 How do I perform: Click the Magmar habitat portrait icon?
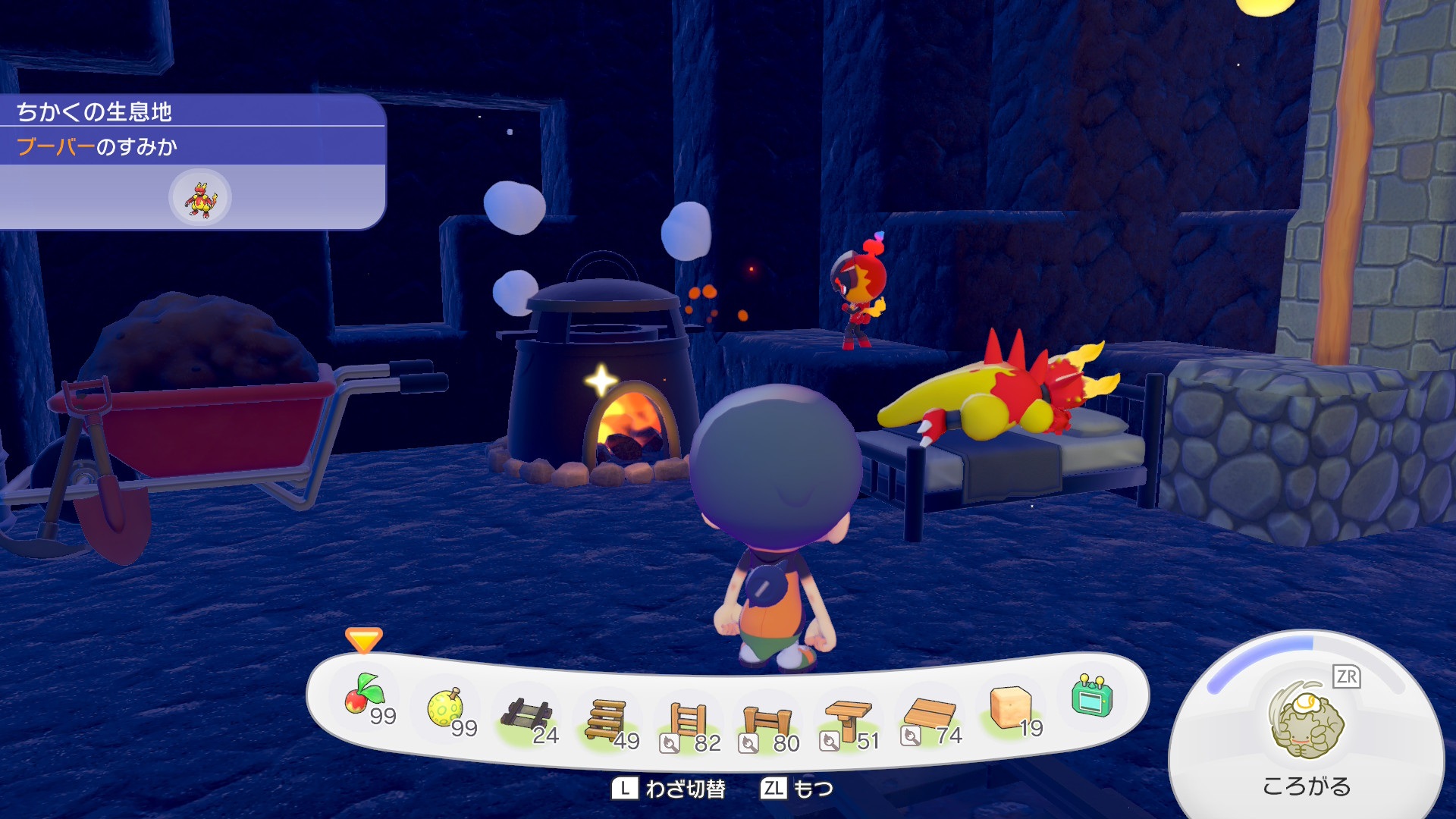[x=200, y=199]
